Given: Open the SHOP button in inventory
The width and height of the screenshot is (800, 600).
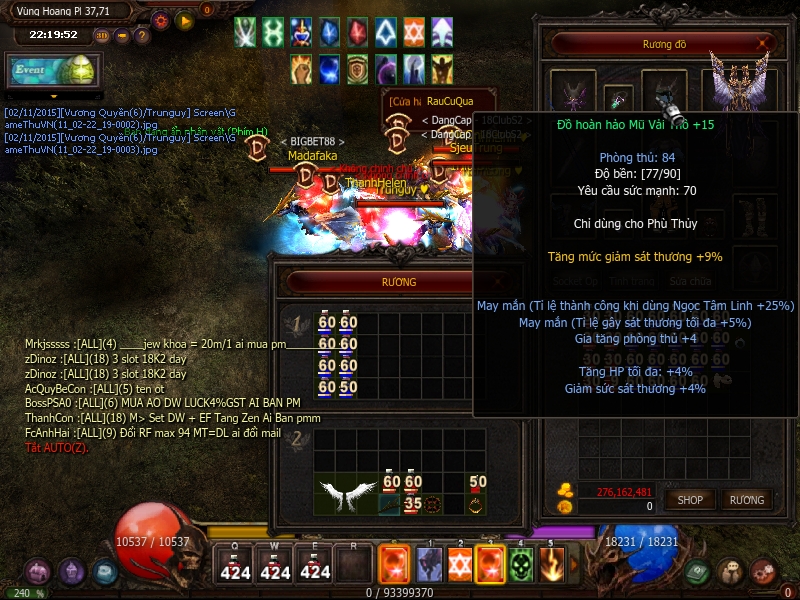Looking at the screenshot, I should (x=690, y=500).
